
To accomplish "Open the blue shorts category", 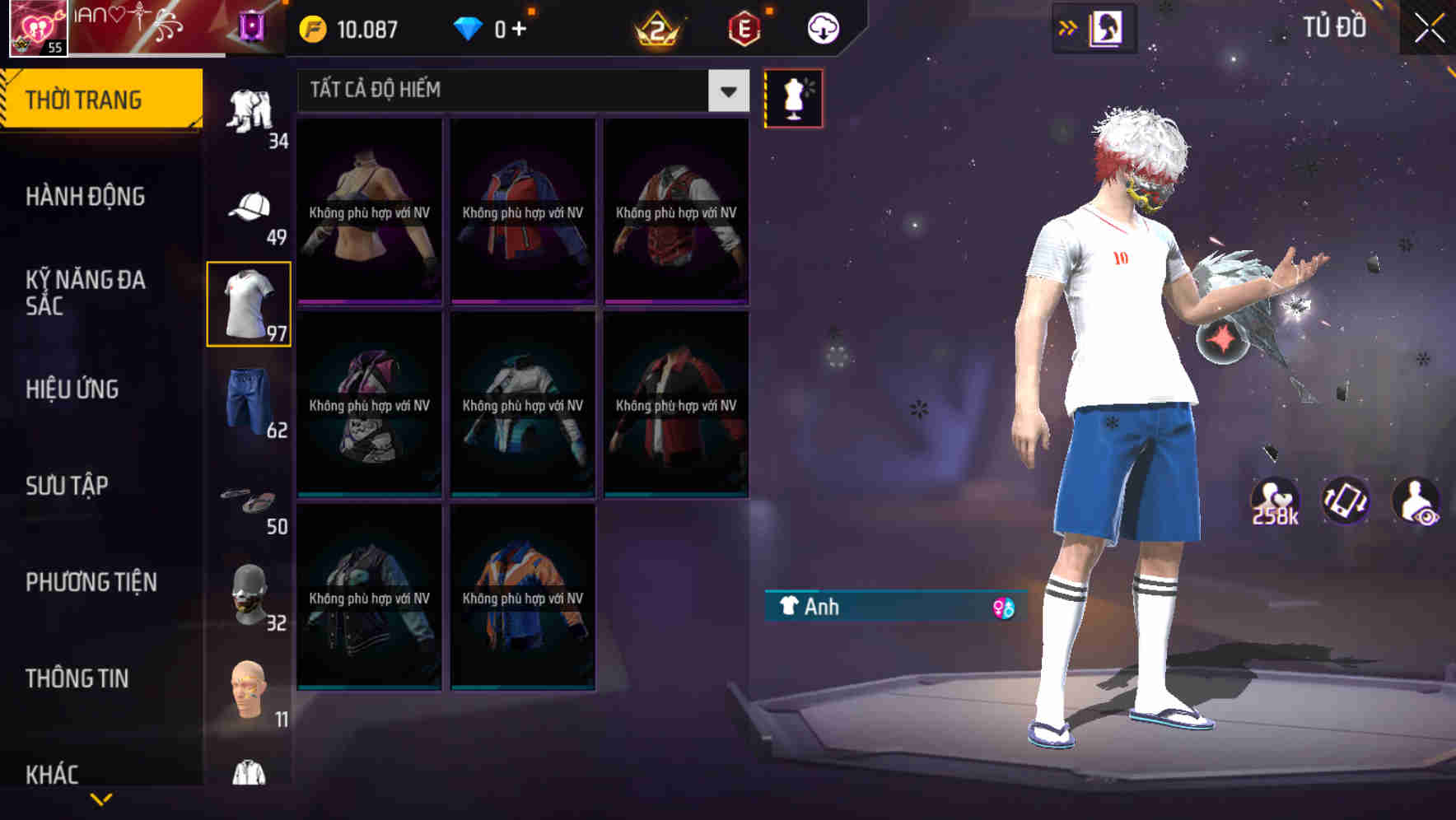I will (249, 403).
